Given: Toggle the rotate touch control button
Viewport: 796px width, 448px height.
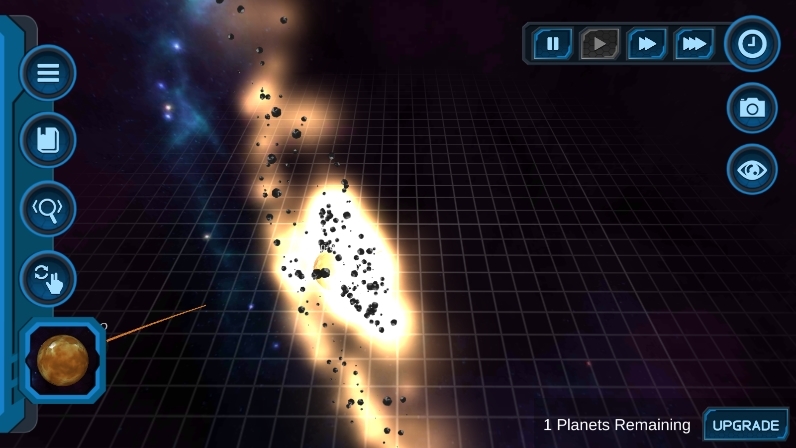Looking at the screenshot, I should click(48, 277).
